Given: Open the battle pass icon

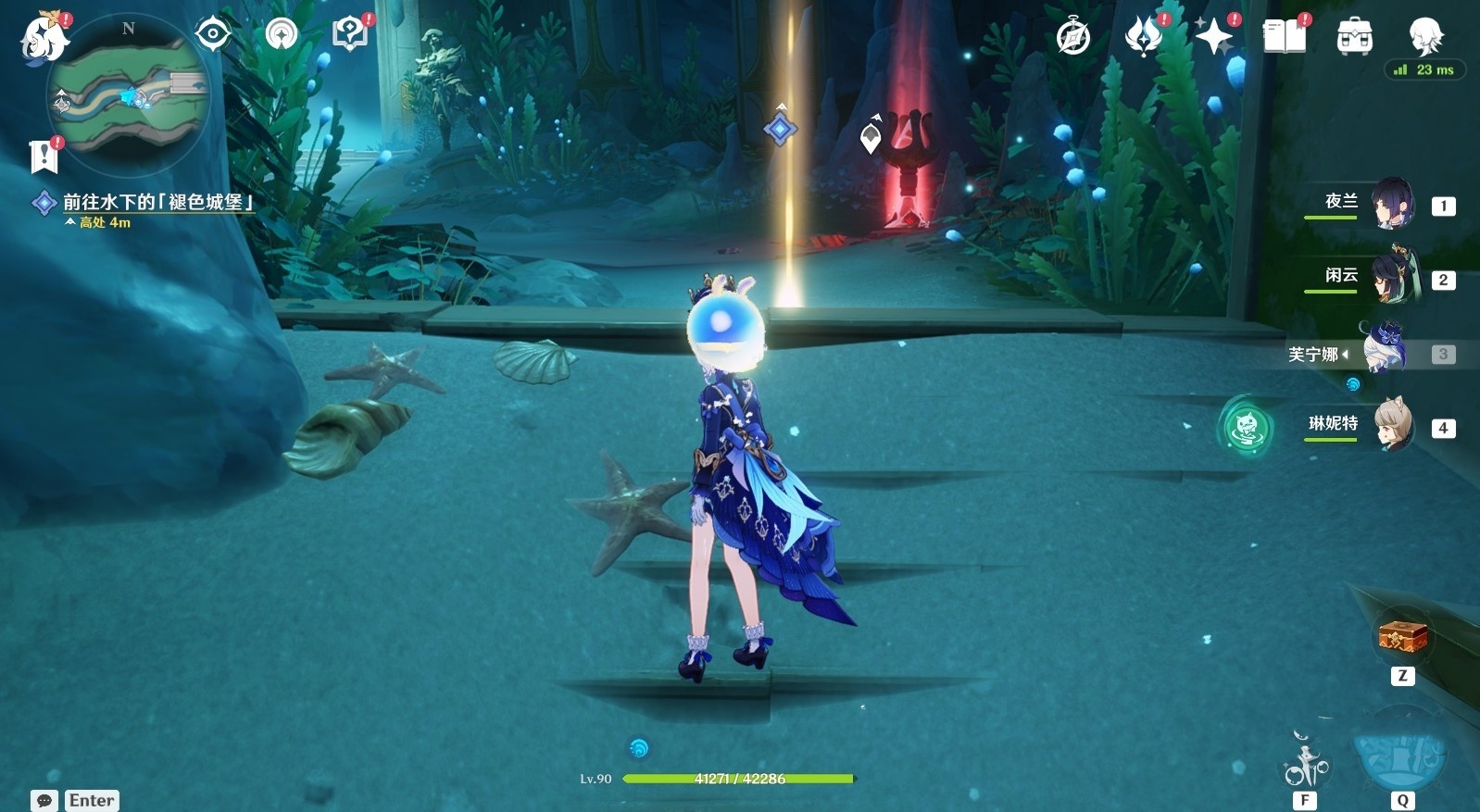Looking at the screenshot, I should 1143,37.
